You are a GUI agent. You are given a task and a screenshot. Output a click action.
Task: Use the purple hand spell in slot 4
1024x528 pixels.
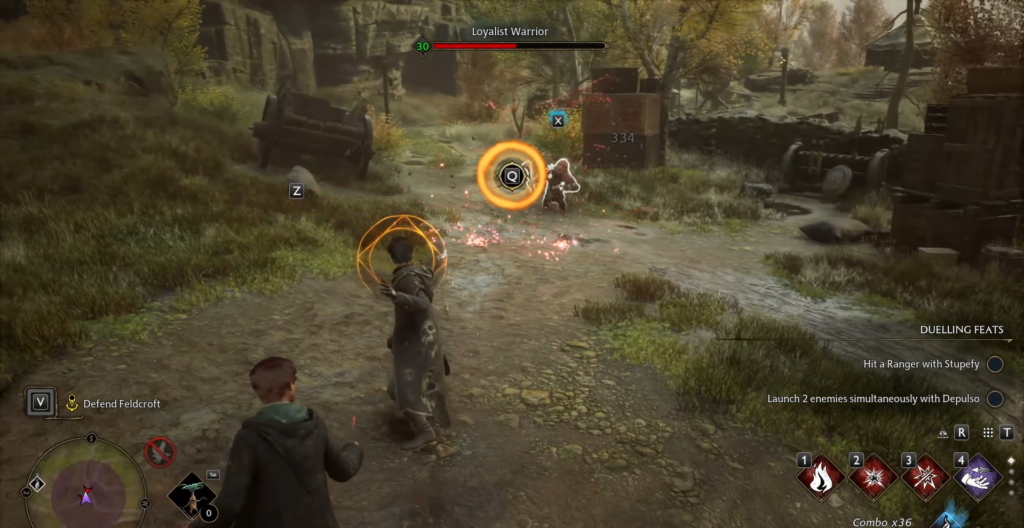pos(977,478)
